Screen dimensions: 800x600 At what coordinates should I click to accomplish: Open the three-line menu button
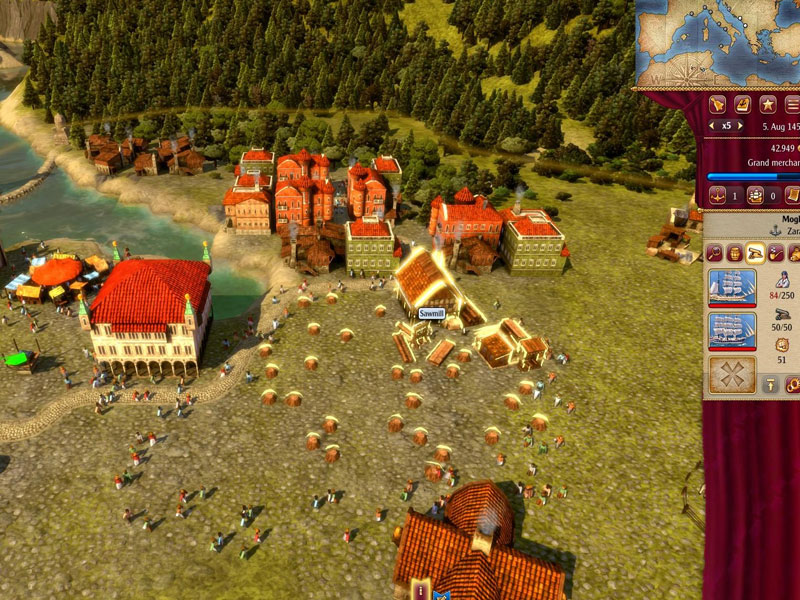[792, 104]
